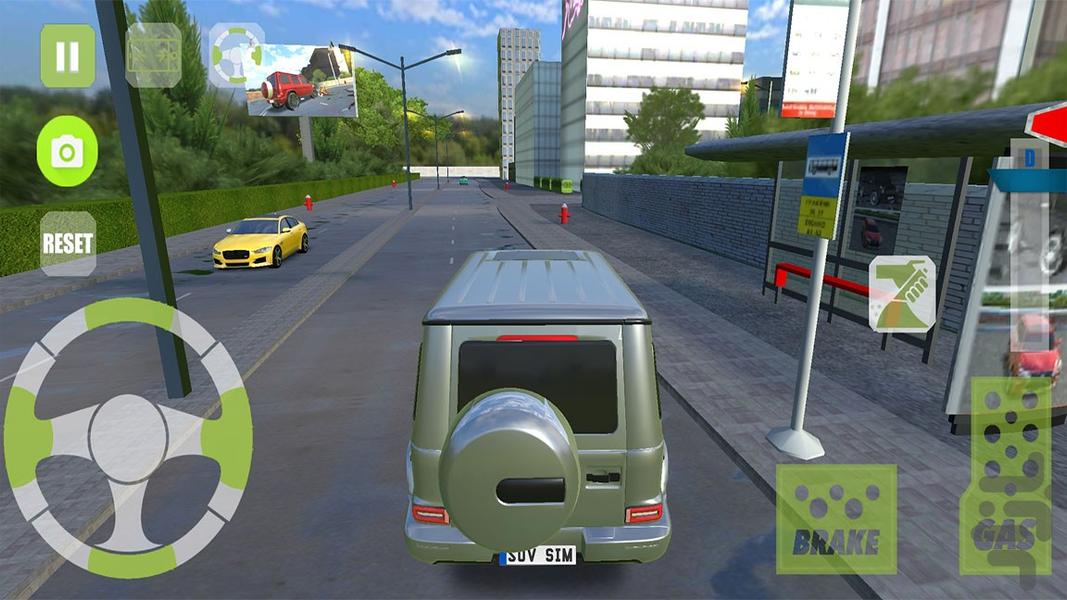
Task: Pause the game with the pause button
Action: [x=67, y=56]
